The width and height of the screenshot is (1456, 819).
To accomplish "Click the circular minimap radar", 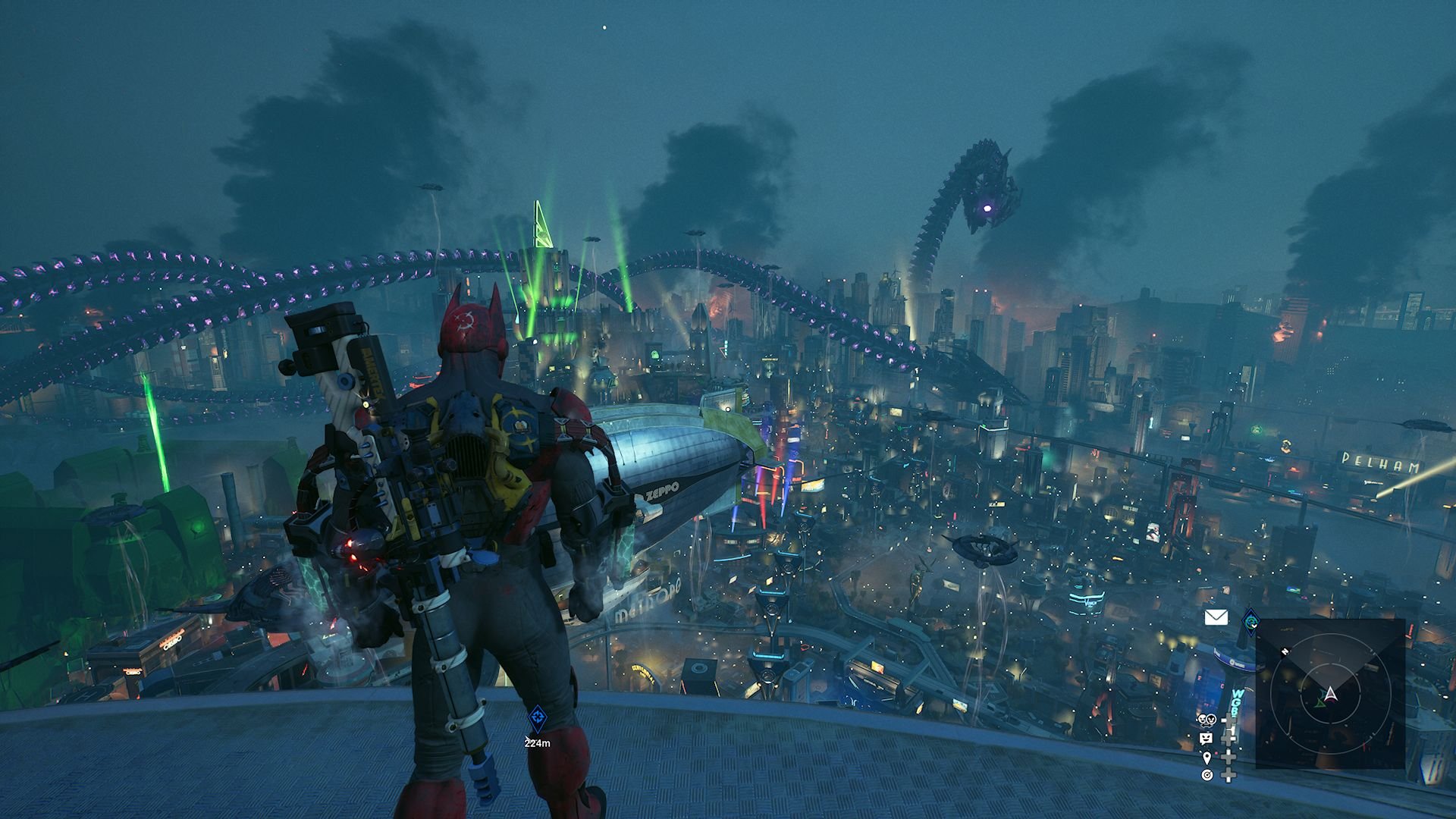I will pyautogui.click(x=1330, y=694).
